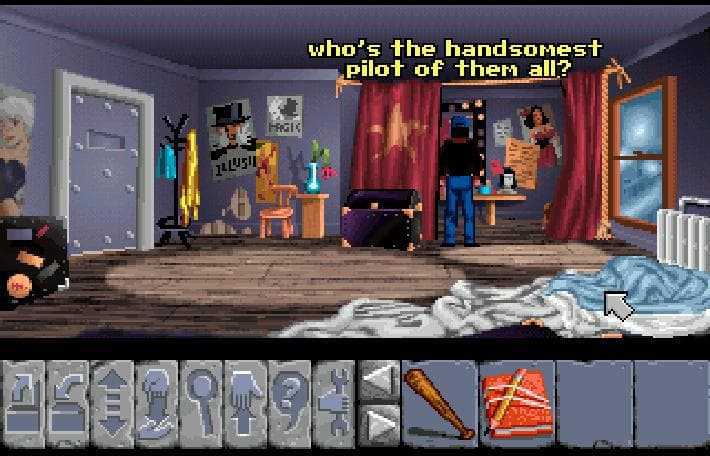
Task: Select the Give verb hand icon
Action: pyautogui.click(x=156, y=400)
